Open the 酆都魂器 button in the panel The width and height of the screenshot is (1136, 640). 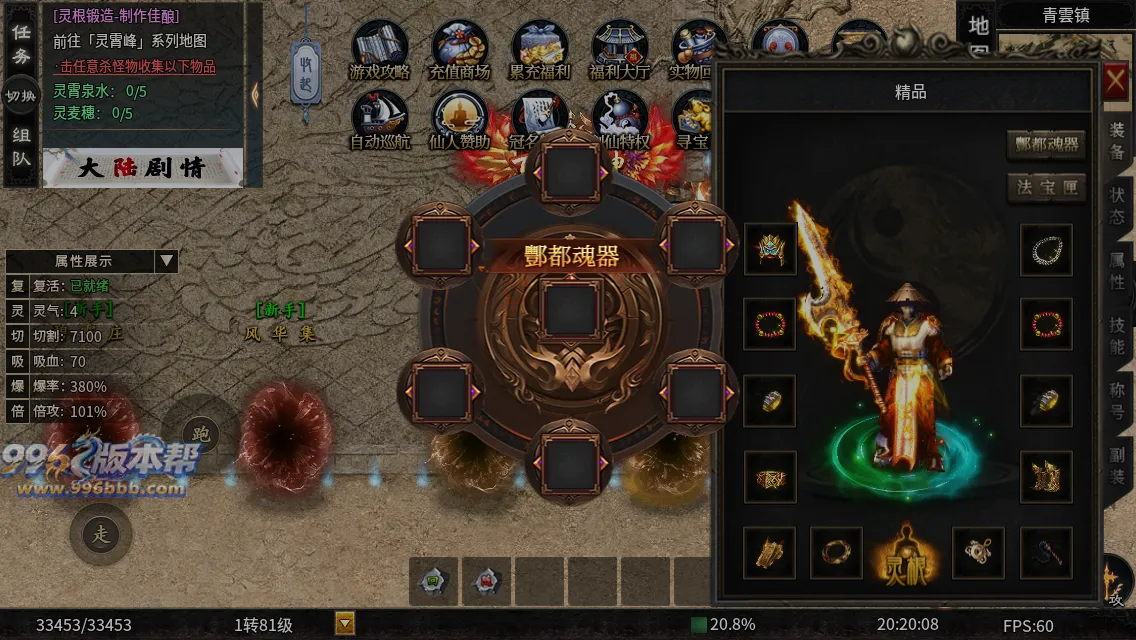tap(1046, 144)
